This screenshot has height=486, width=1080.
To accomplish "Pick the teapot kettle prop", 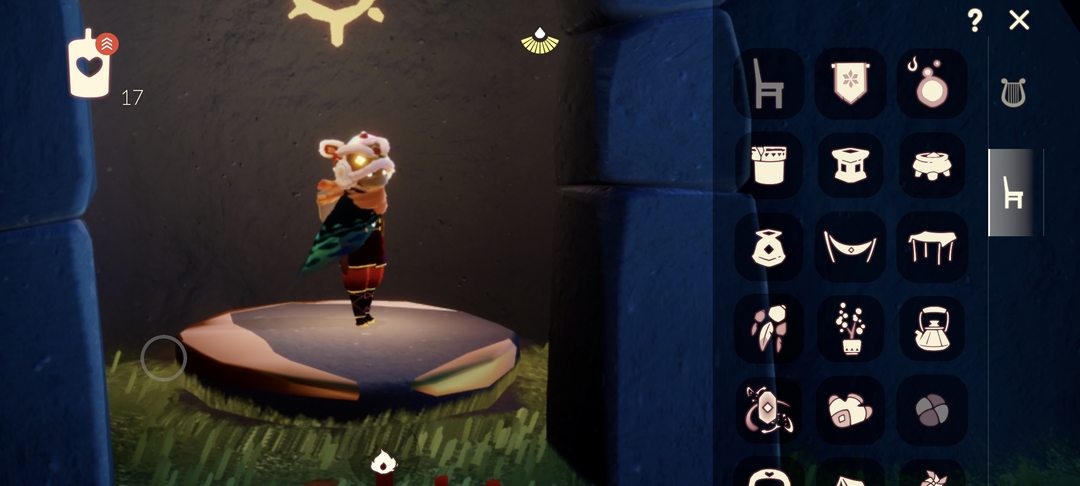I will tap(932, 329).
